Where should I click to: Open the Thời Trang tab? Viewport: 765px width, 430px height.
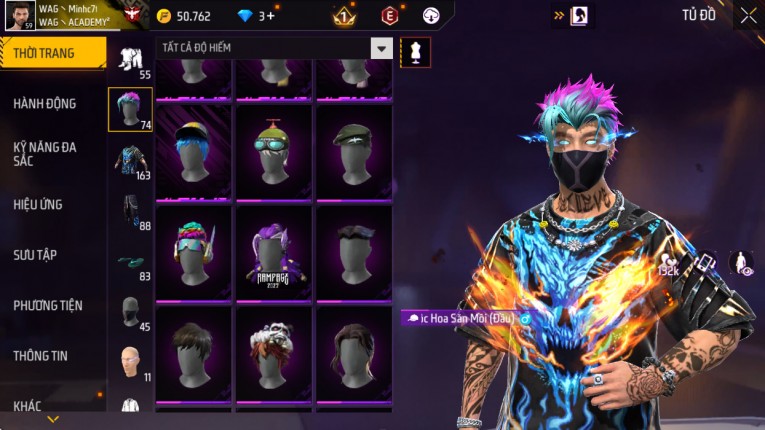tap(50, 53)
